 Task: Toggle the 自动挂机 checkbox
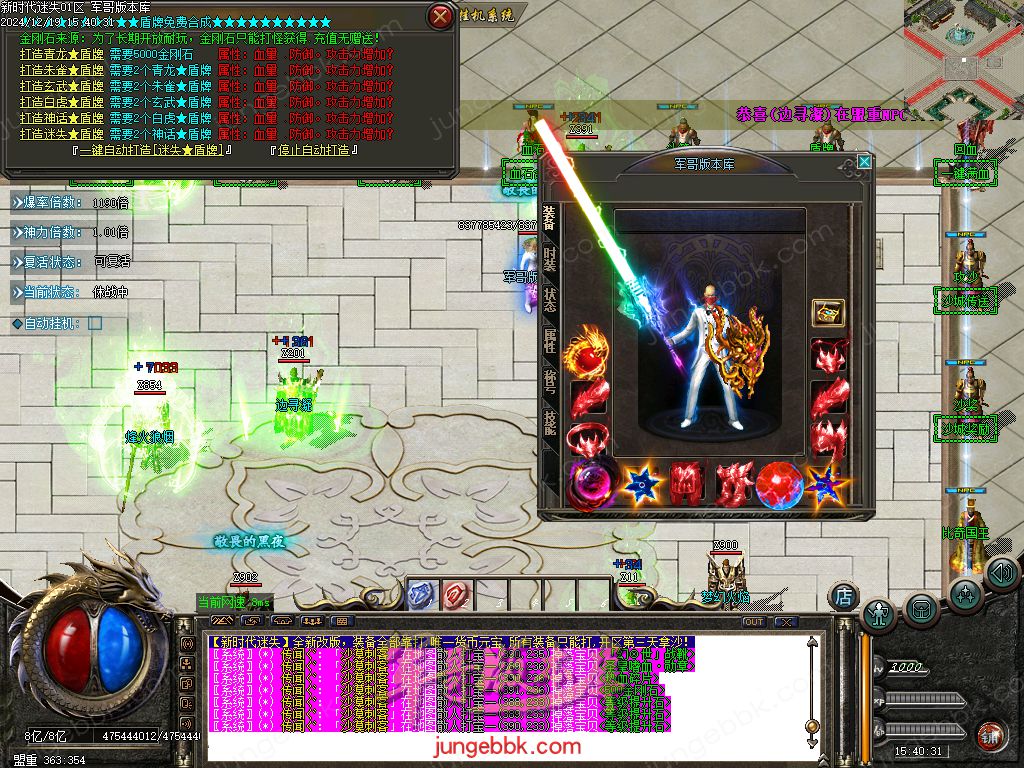click(x=95, y=323)
